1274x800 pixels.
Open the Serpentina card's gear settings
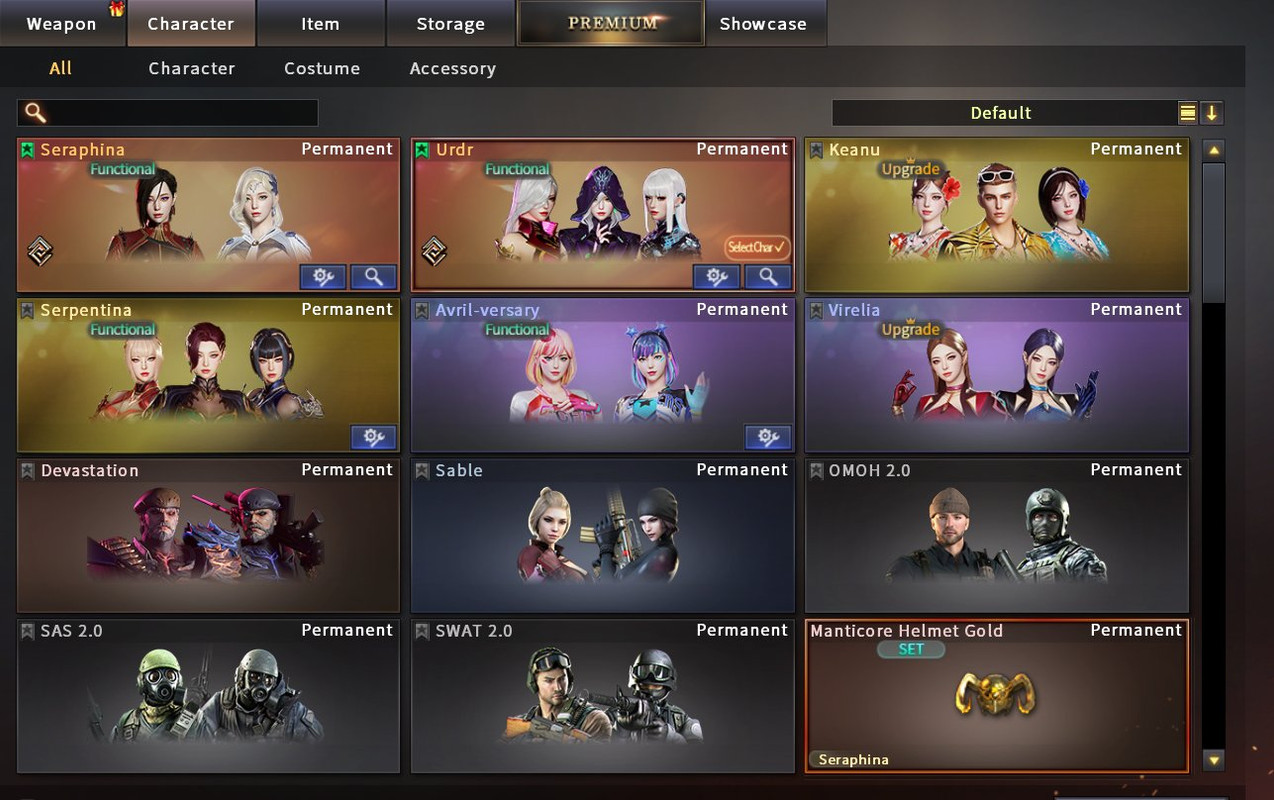click(374, 437)
